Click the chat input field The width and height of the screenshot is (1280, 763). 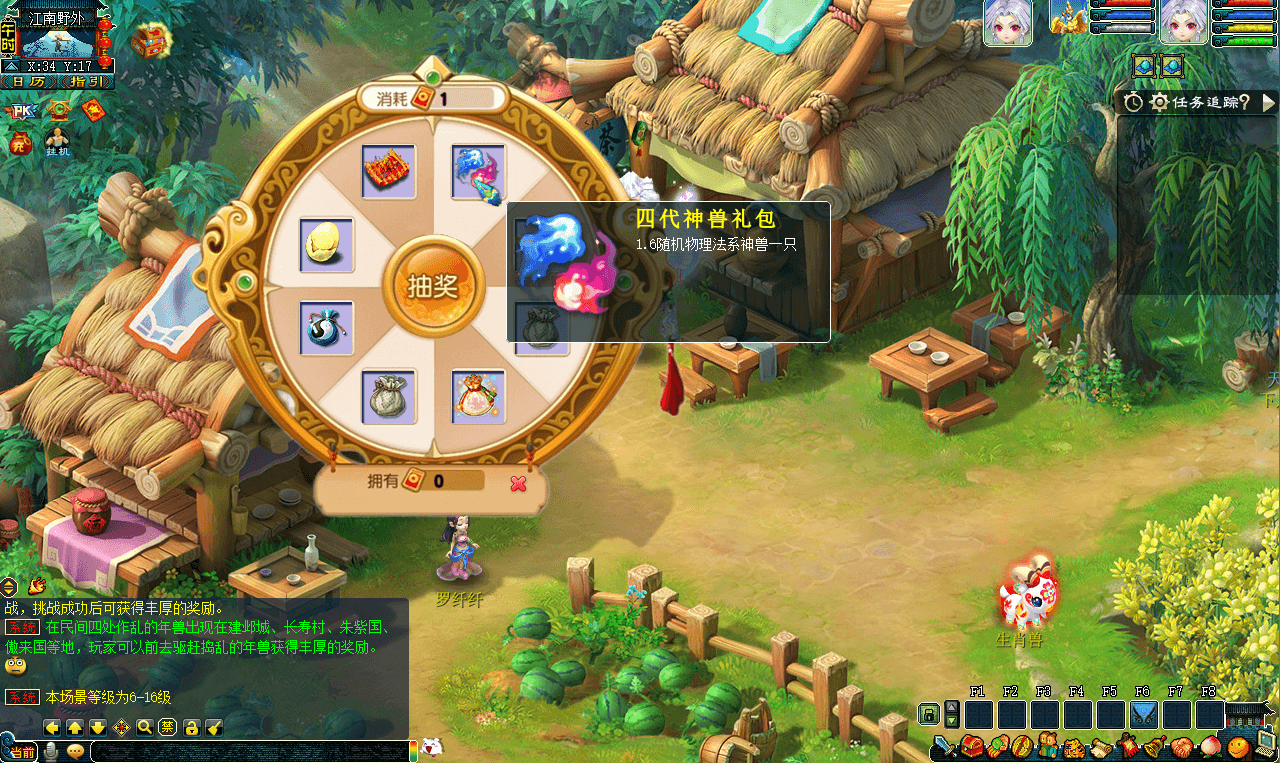250,751
